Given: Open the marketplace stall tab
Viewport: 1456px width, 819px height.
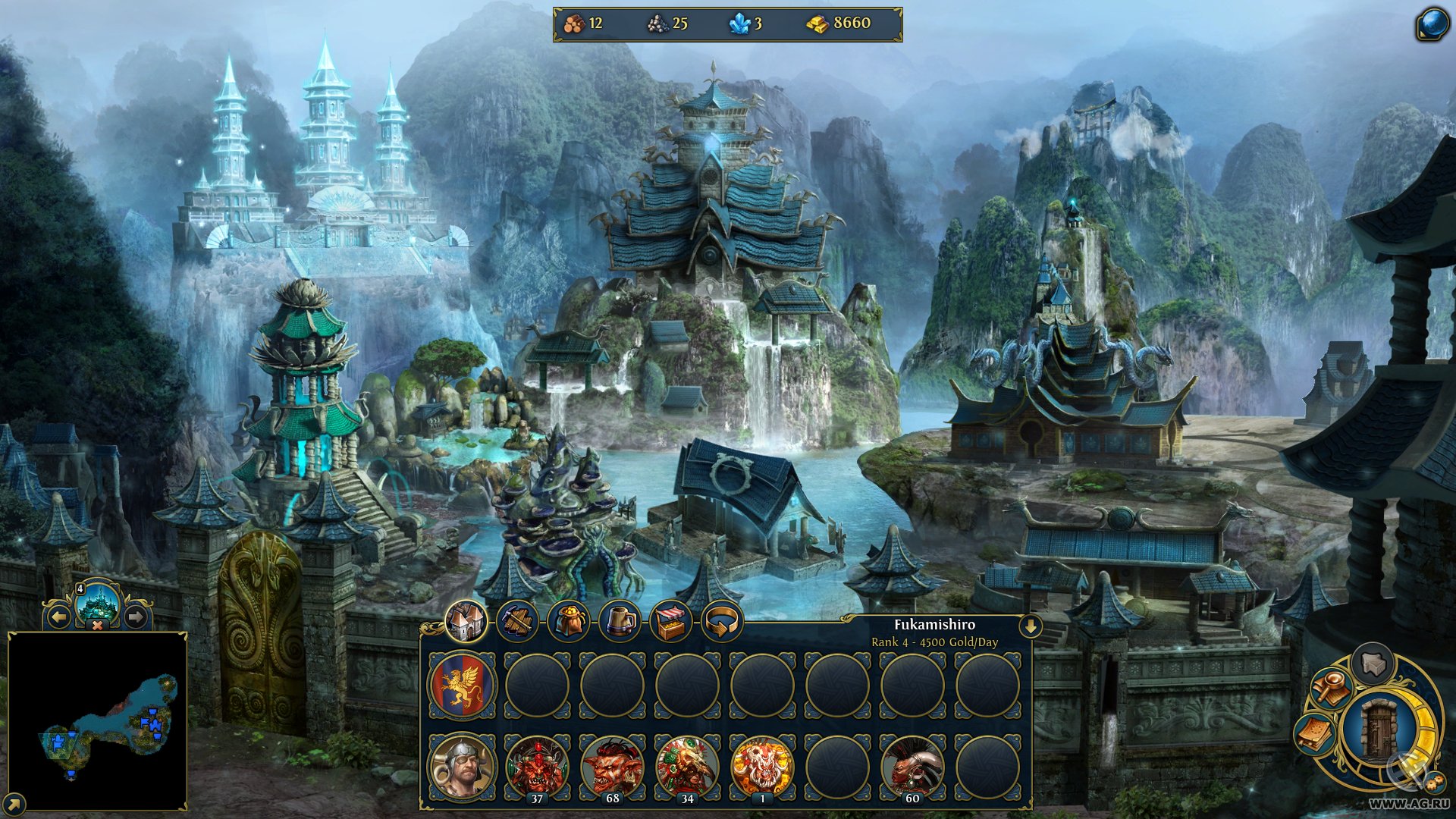Looking at the screenshot, I should pos(671,622).
